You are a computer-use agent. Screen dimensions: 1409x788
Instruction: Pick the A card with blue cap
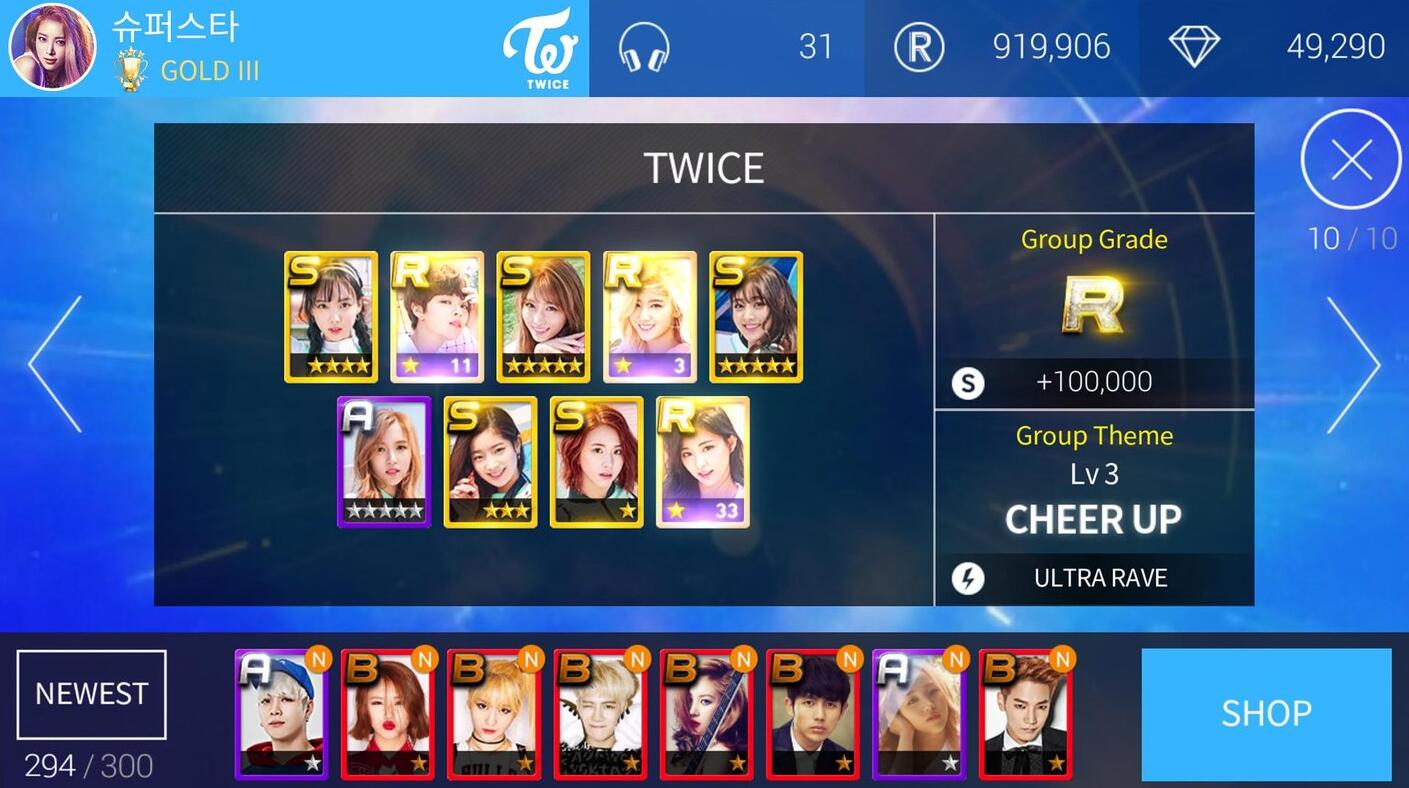click(281, 714)
